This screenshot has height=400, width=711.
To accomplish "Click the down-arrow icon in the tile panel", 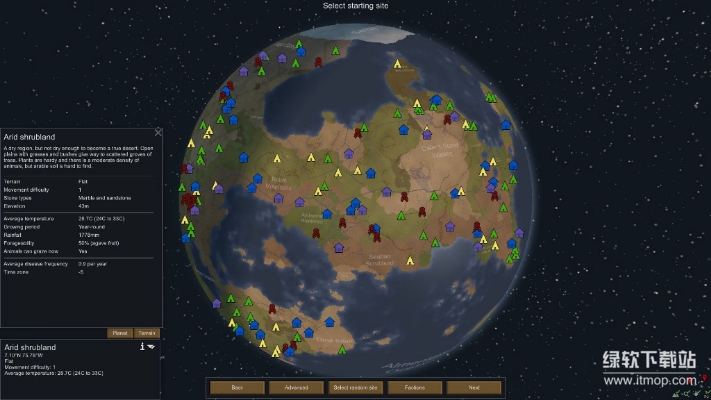I will coord(151,346).
